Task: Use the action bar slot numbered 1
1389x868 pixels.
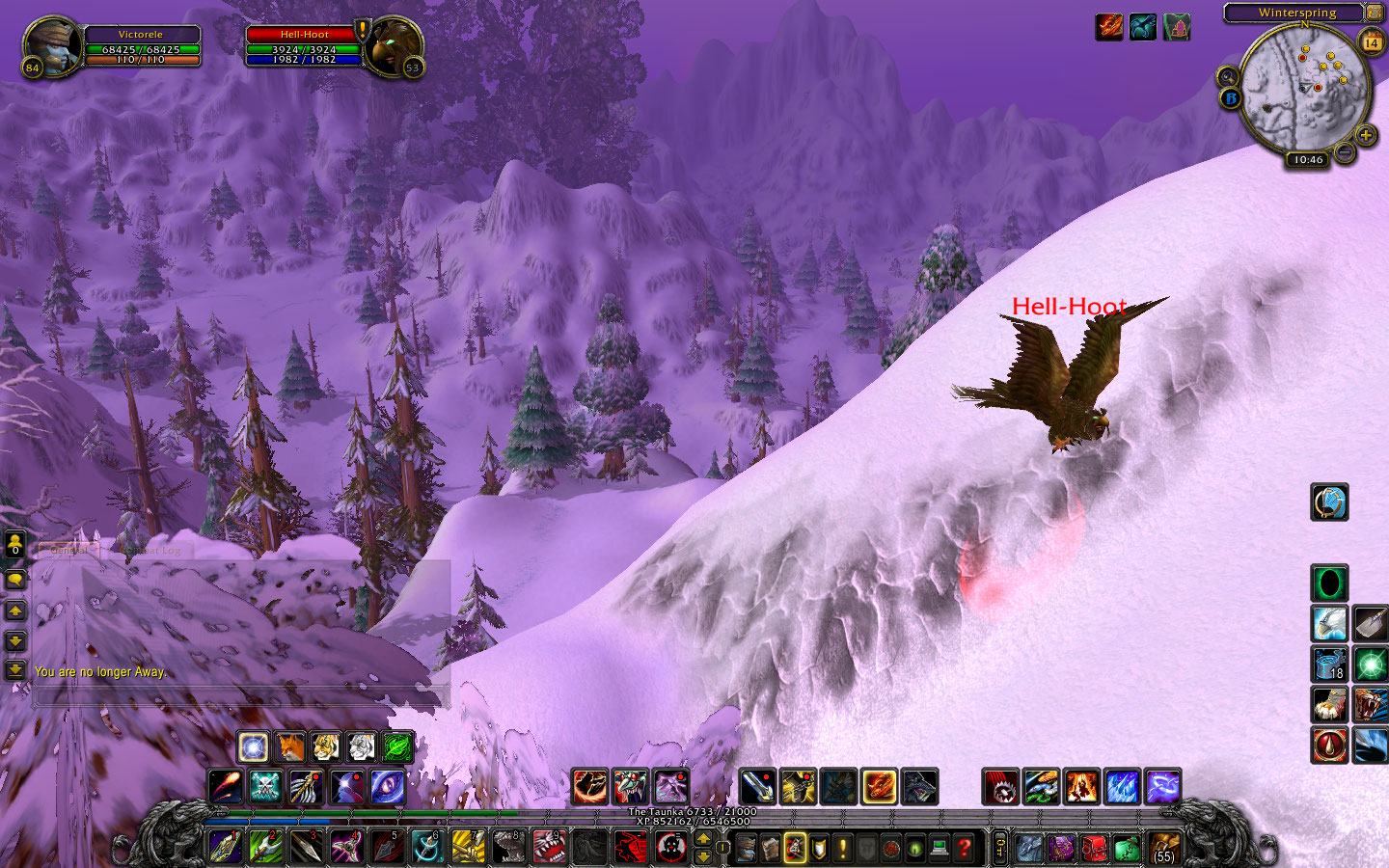Action: pos(226,847)
